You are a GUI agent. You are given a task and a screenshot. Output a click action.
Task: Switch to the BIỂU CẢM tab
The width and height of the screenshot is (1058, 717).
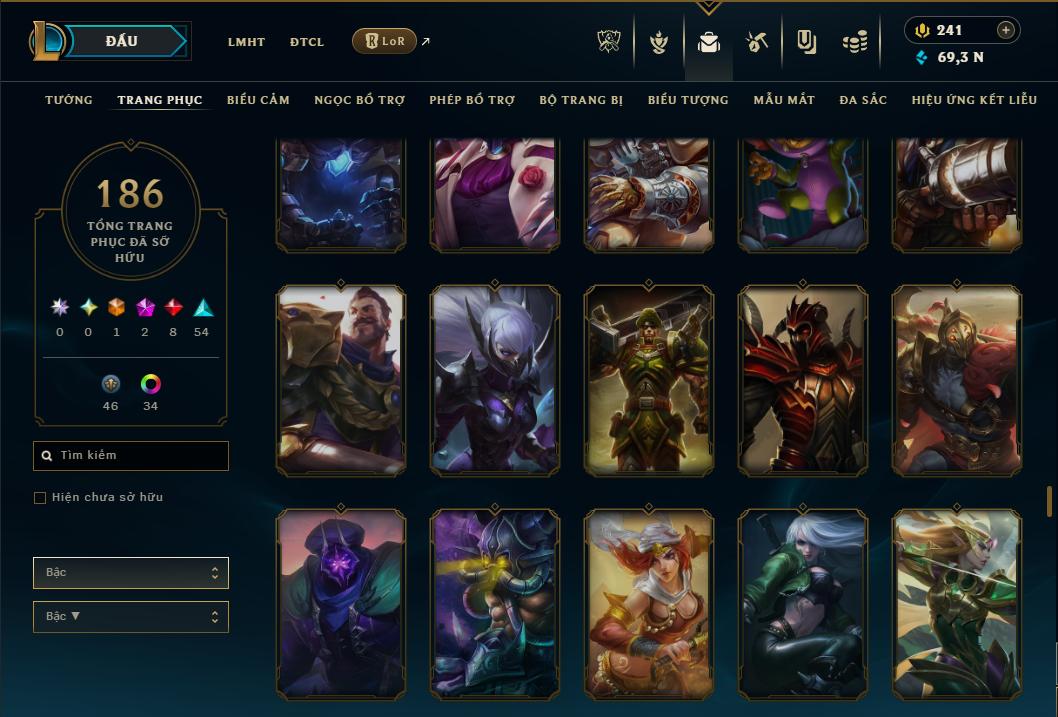[x=258, y=100]
